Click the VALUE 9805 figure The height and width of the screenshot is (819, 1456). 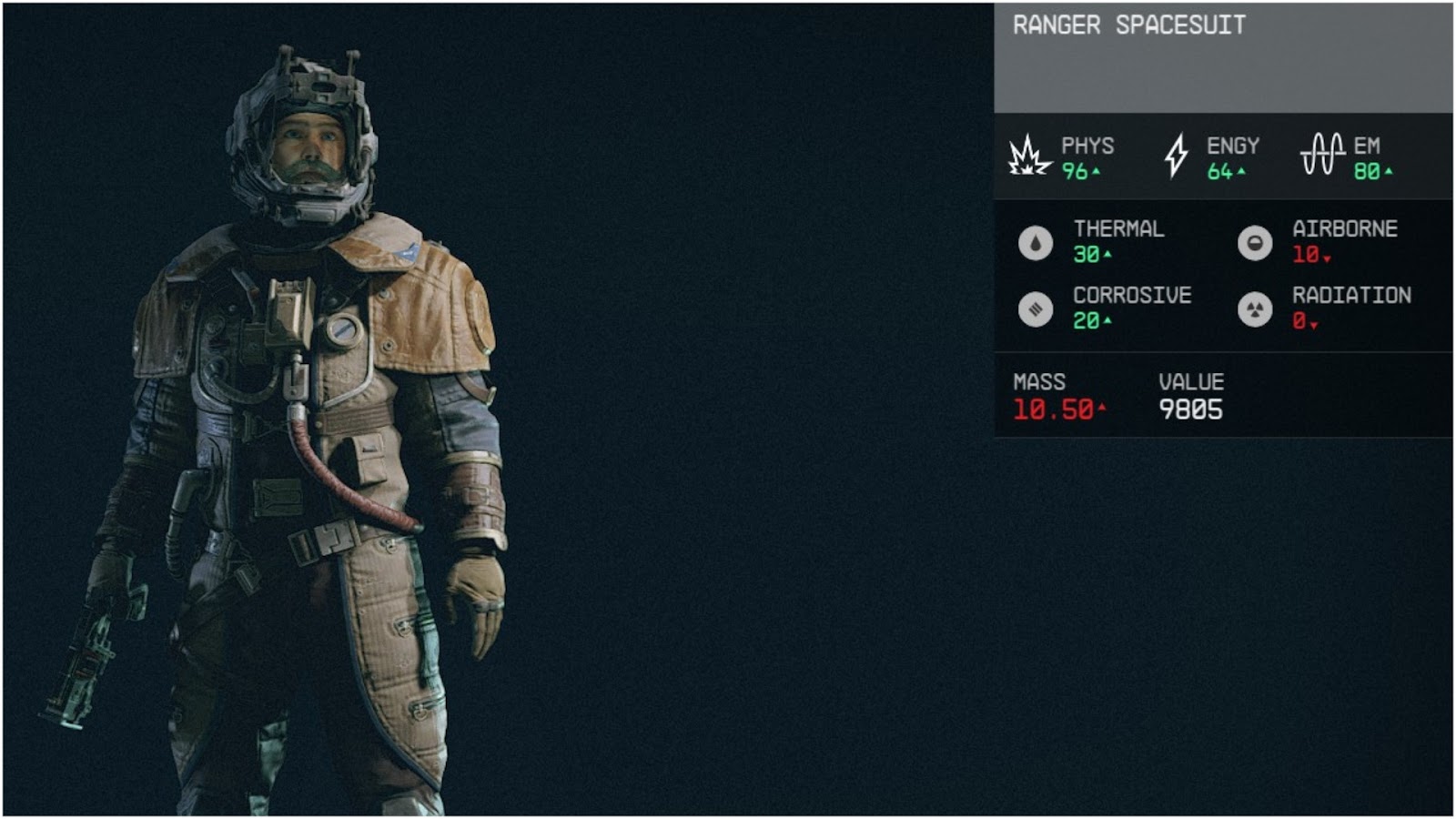tap(1191, 409)
